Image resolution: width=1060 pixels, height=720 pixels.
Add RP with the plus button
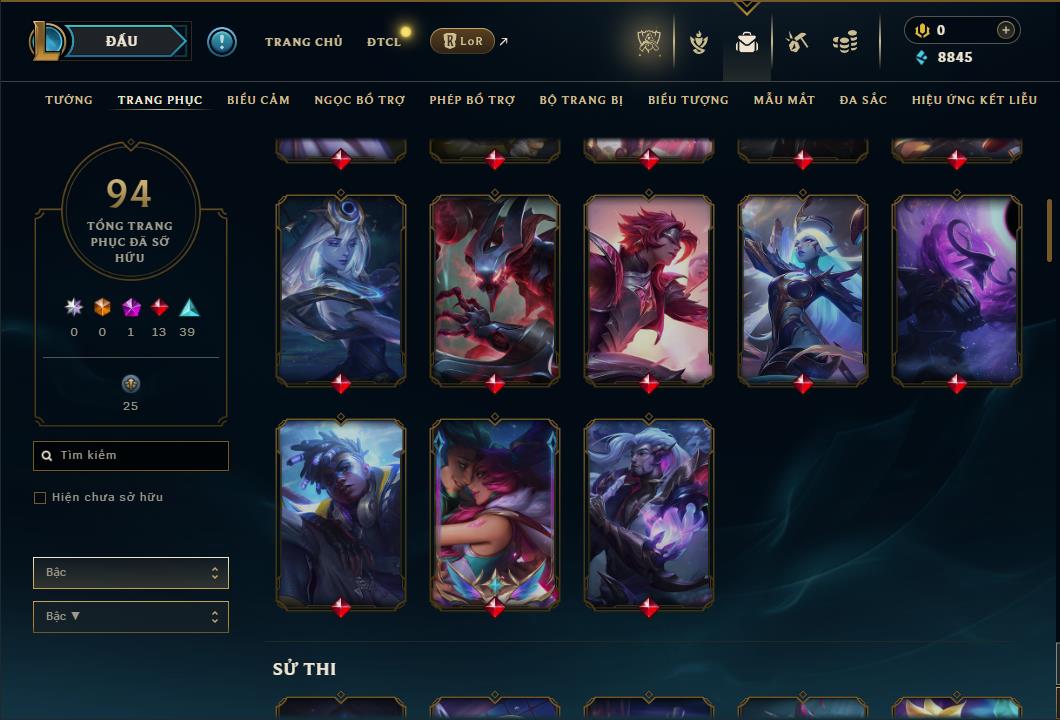(1006, 30)
